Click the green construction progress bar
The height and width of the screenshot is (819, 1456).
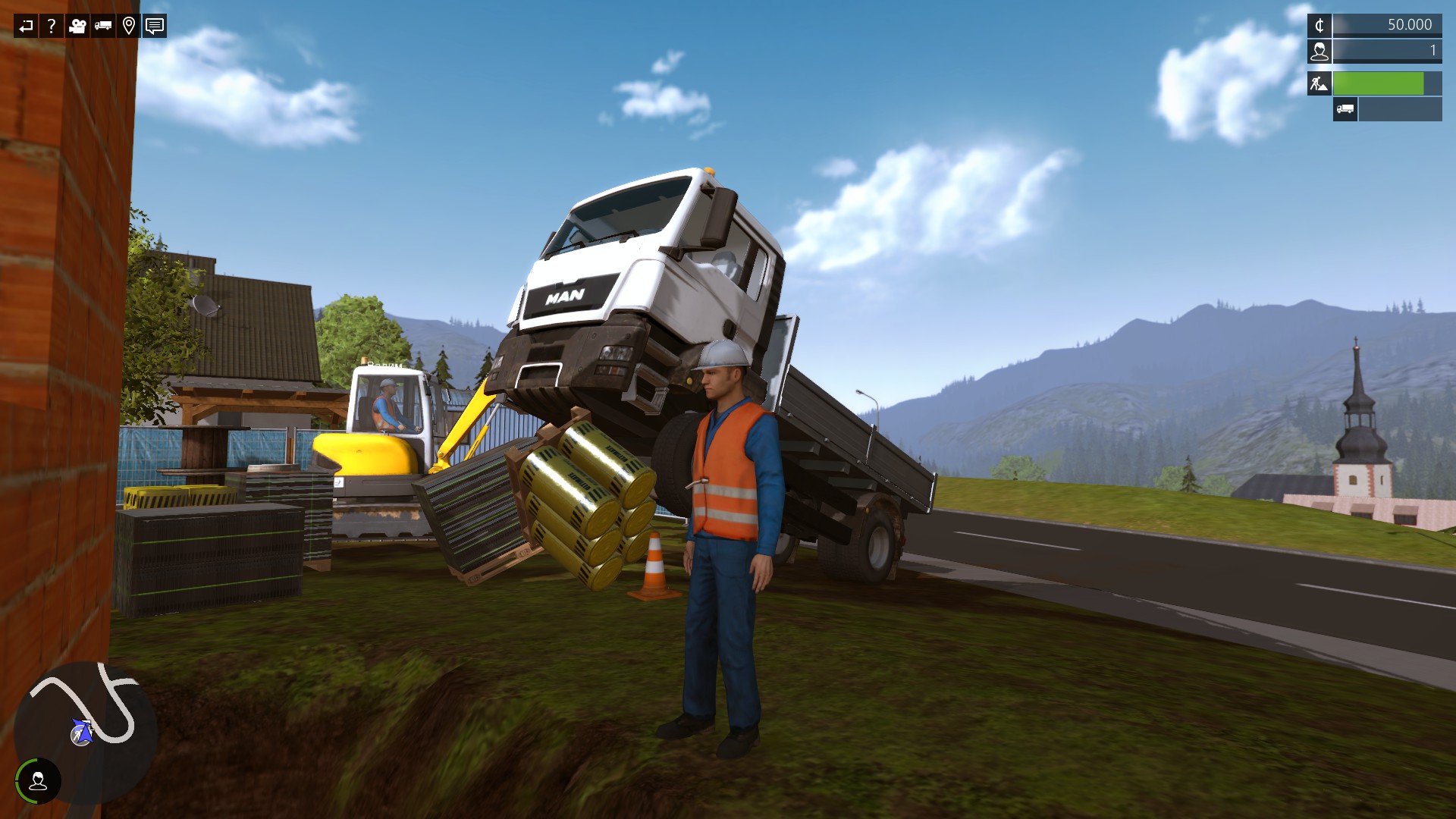(1376, 83)
